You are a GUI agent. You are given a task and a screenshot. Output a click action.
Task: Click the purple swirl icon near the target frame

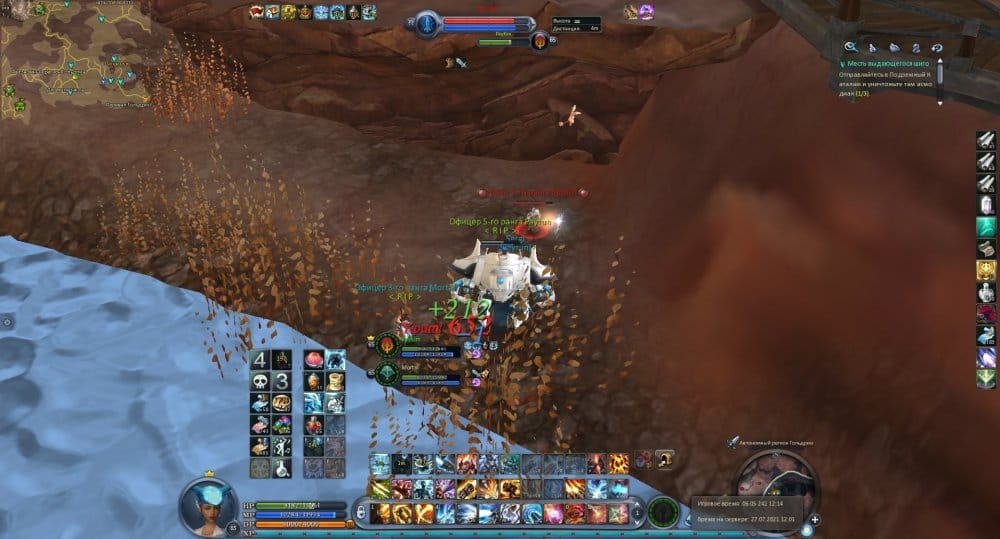click(646, 12)
